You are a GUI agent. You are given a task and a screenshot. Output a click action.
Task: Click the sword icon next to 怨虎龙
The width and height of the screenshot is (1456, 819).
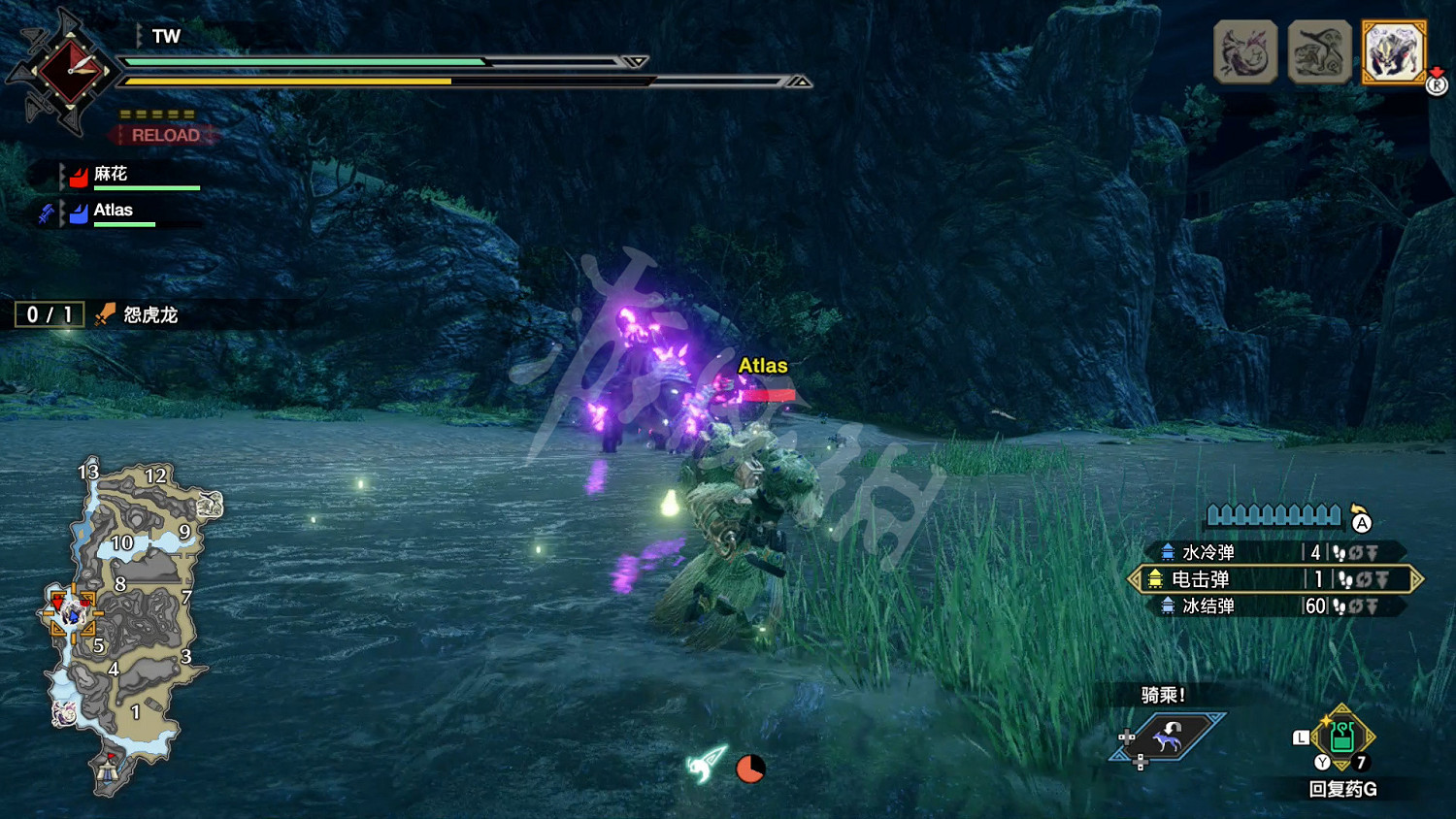pyautogui.click(x=103, y=314)
